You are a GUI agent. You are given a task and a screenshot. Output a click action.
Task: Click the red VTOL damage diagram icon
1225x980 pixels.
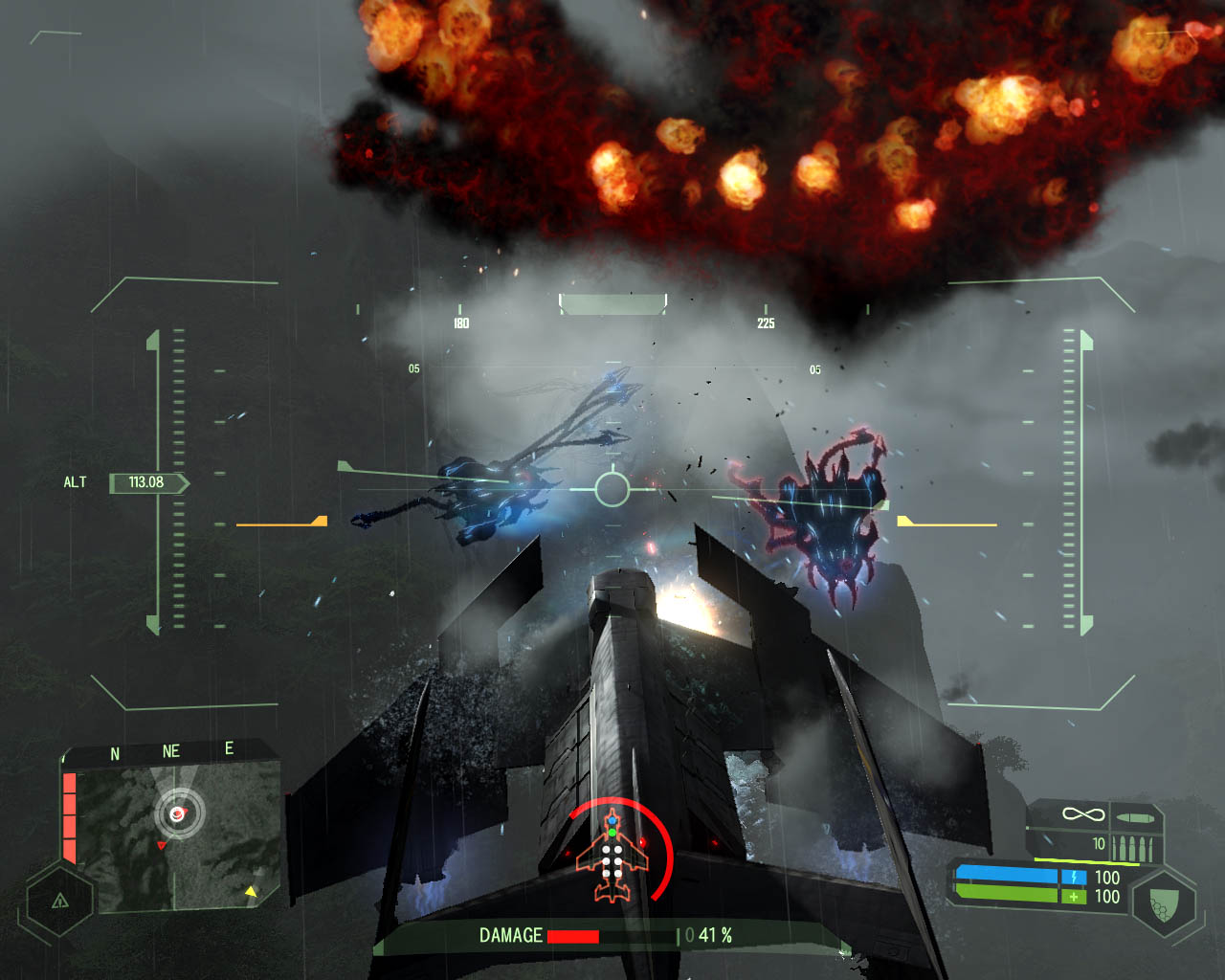(612, 855)
